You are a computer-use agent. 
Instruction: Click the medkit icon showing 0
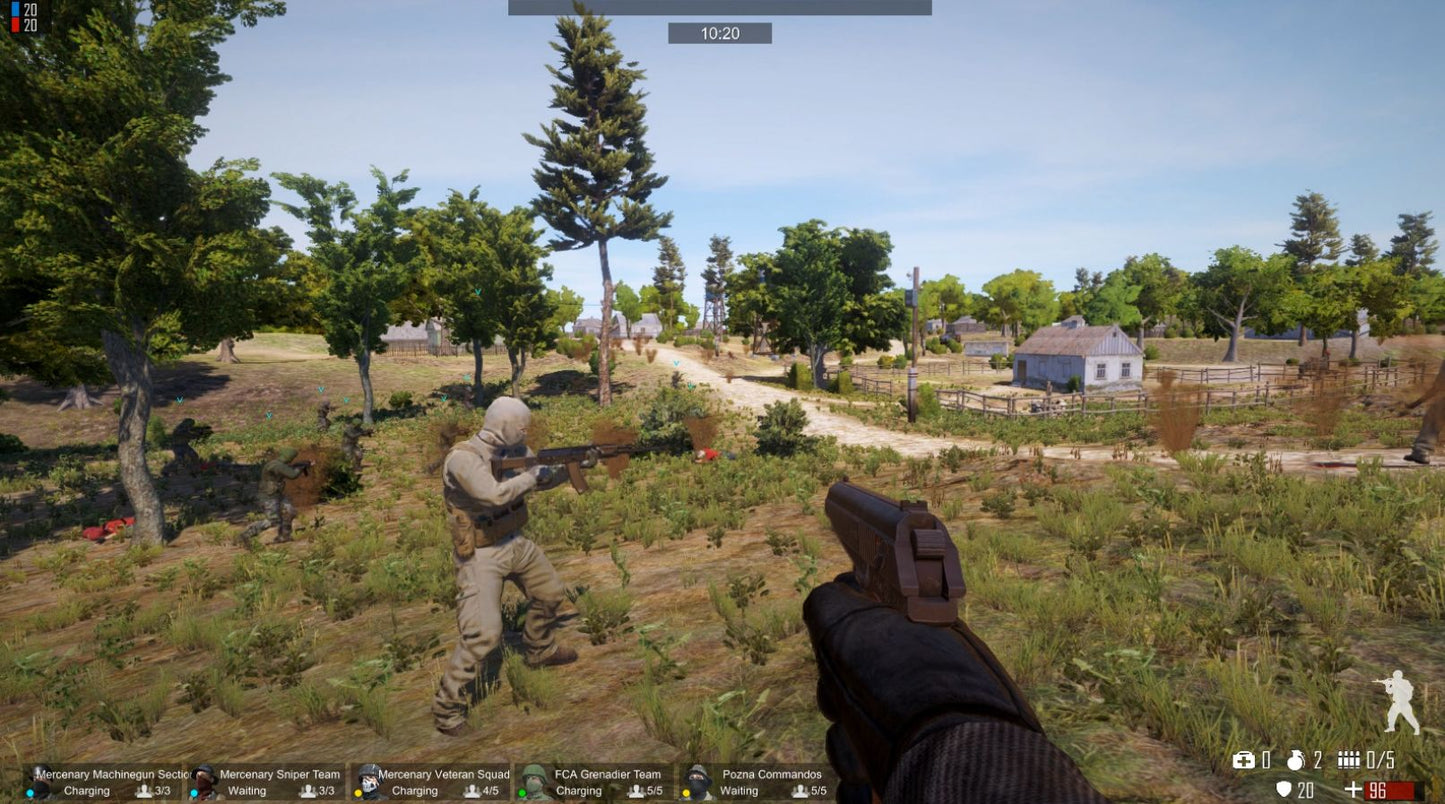1246,760
